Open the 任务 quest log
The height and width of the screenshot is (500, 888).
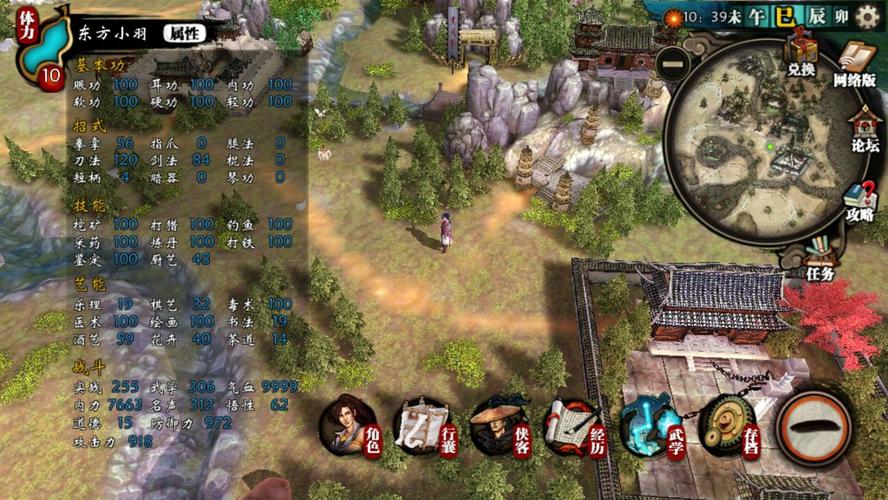click(x=820, y=258)
